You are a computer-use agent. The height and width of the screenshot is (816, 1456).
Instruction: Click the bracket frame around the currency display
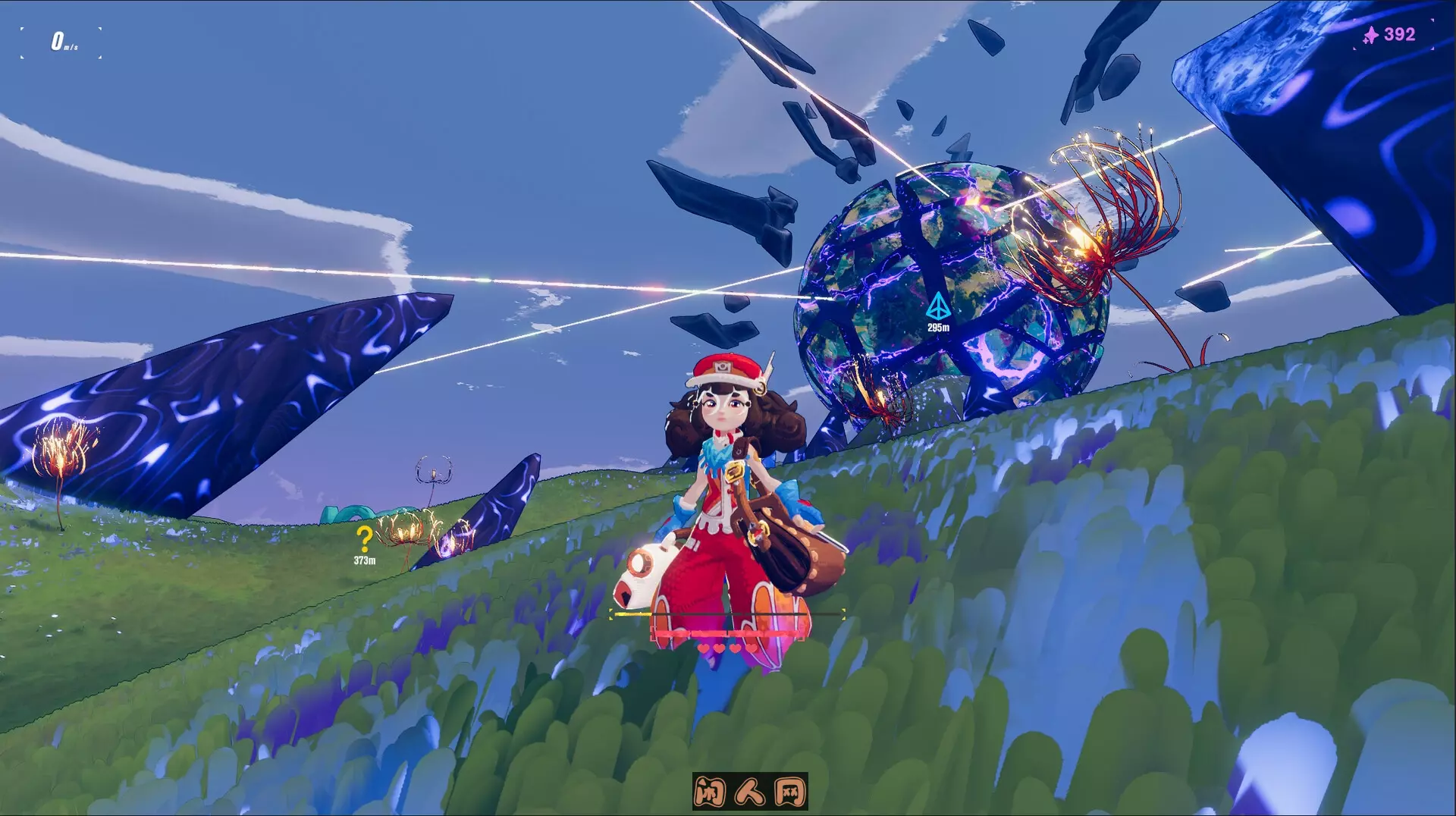pos(1354,20)
